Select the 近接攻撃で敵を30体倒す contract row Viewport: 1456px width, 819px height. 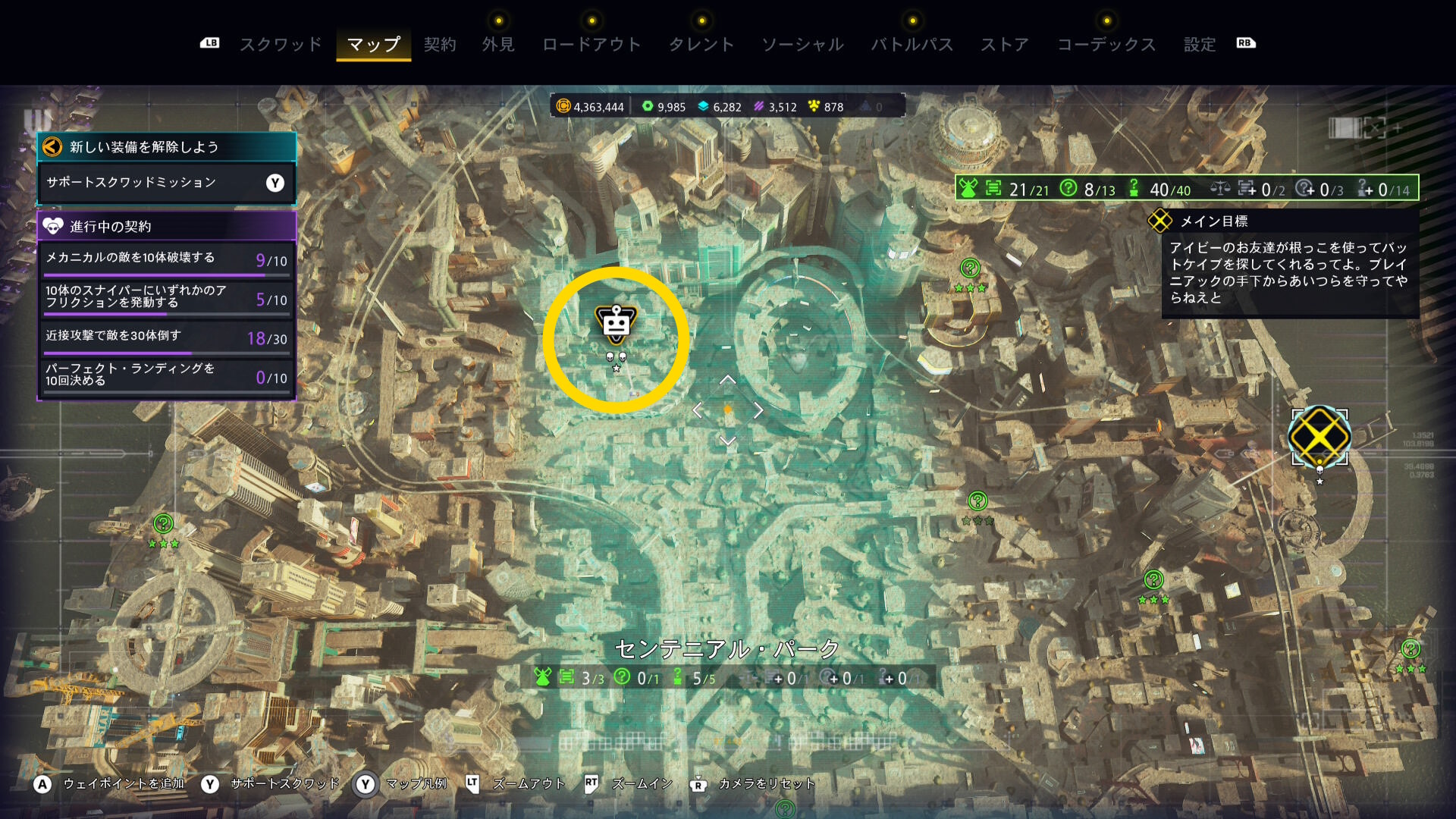click(x=166, y=337)
